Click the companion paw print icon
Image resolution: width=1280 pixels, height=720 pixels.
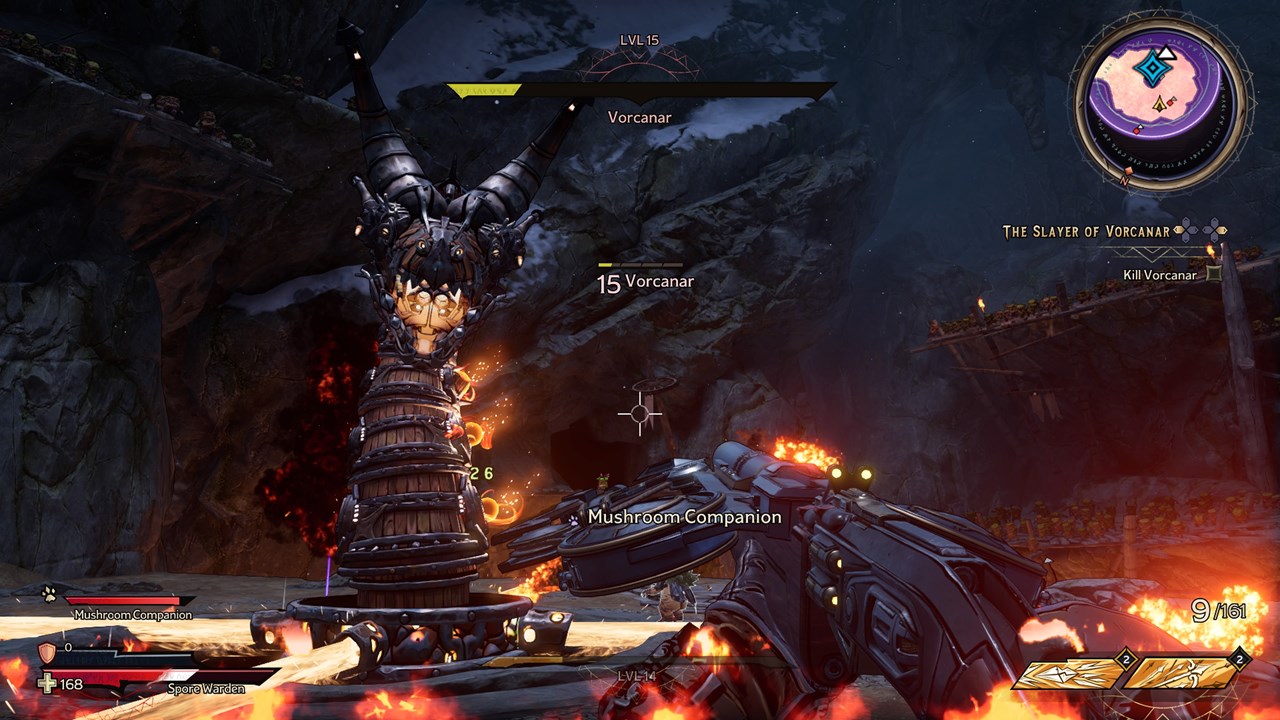pos(49,594)
